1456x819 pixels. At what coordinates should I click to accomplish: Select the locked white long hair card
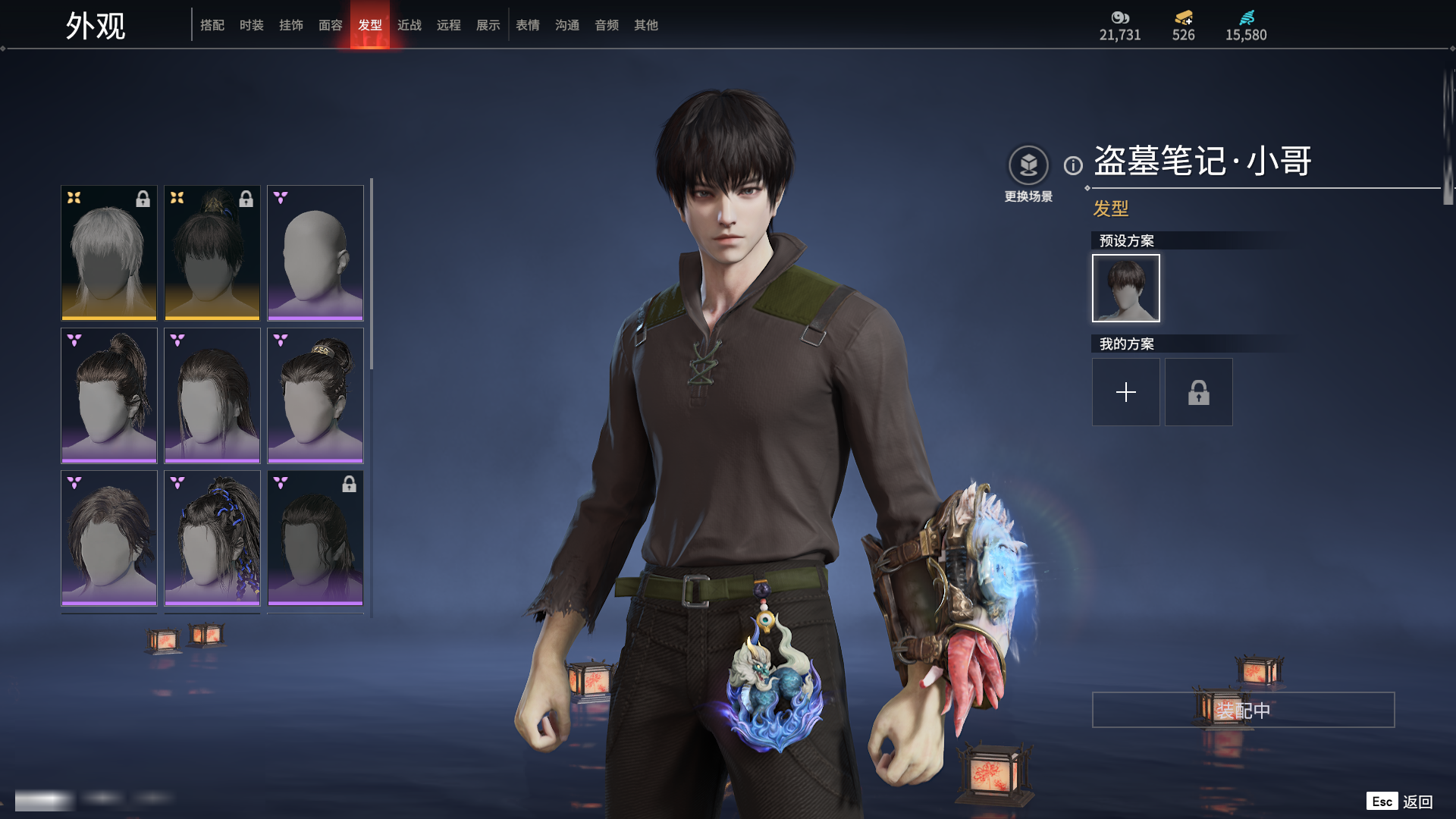click(108, 253)
